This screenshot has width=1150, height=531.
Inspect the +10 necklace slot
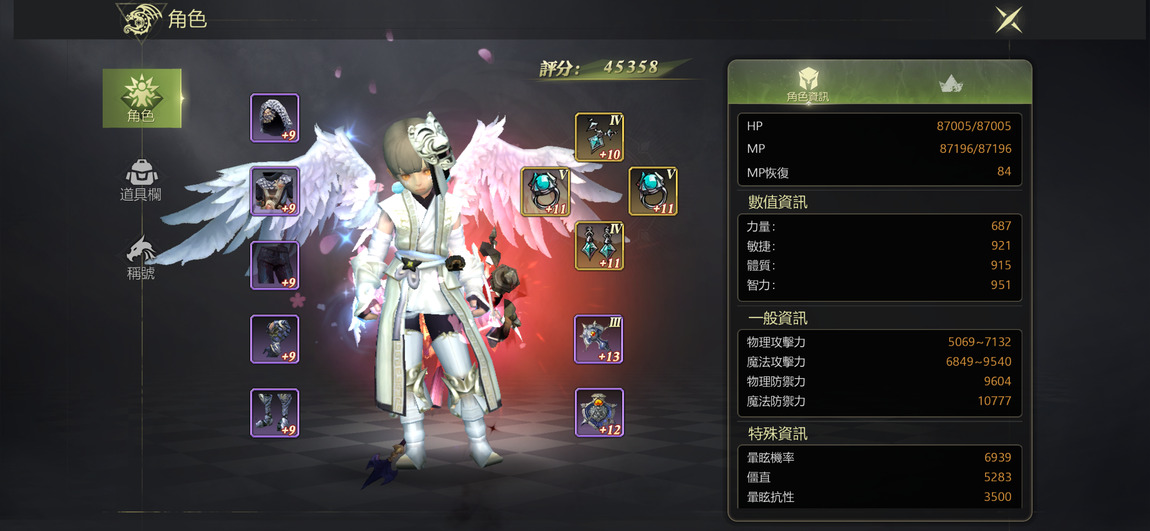(x=599, y=137)
